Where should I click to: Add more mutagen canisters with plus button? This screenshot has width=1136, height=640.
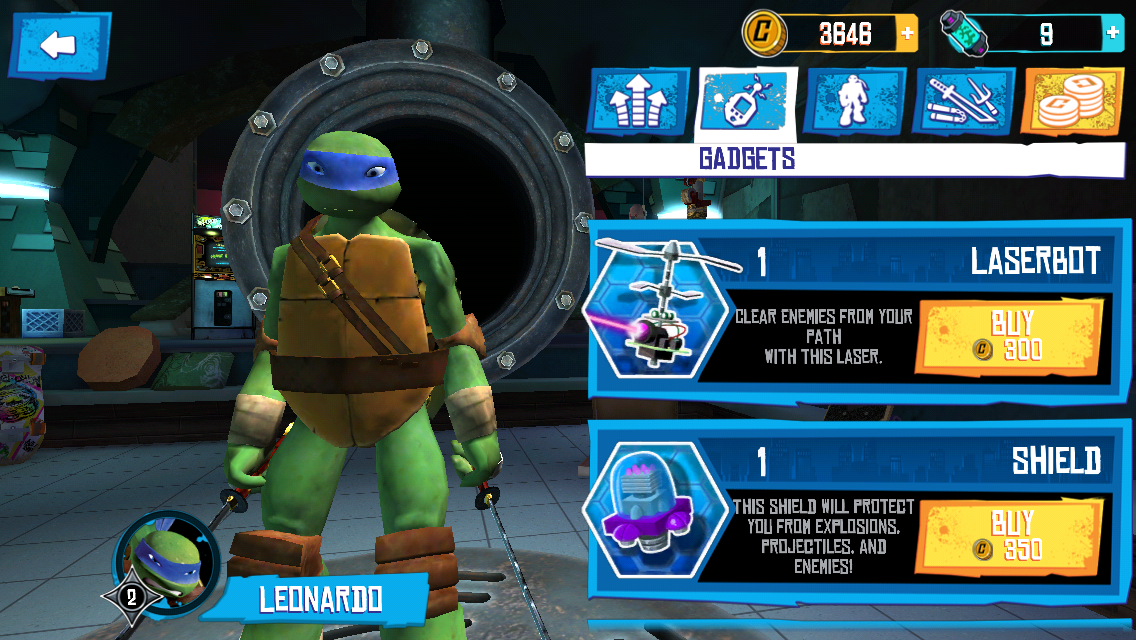(x=1113, y=34)
